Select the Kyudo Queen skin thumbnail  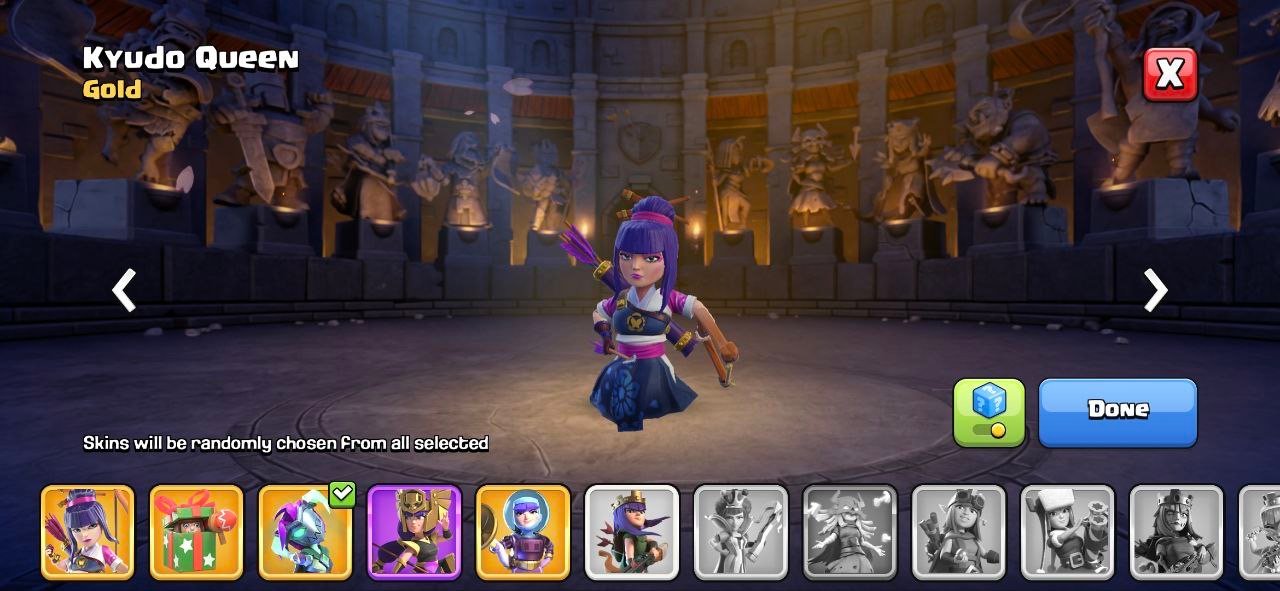click(x=87, y=532)
